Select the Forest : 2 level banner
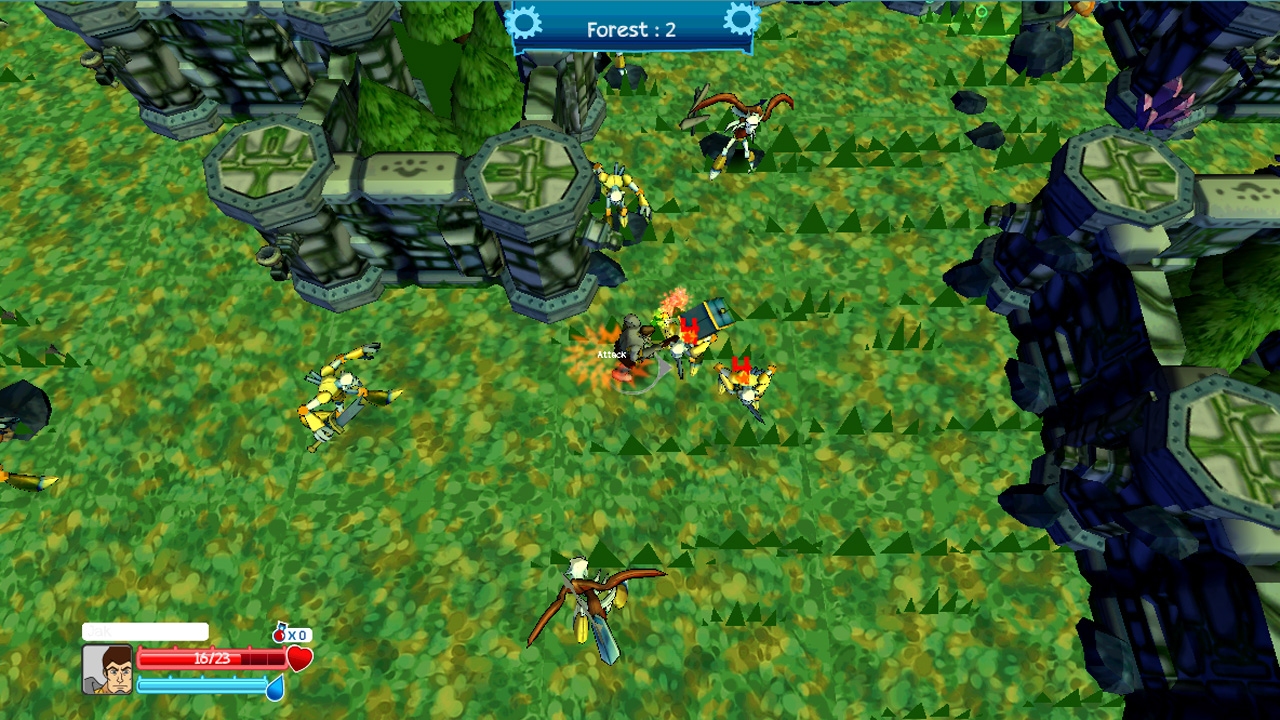Image resolution: width=1280 pixels, height=720 pixels. click(631, 29)
